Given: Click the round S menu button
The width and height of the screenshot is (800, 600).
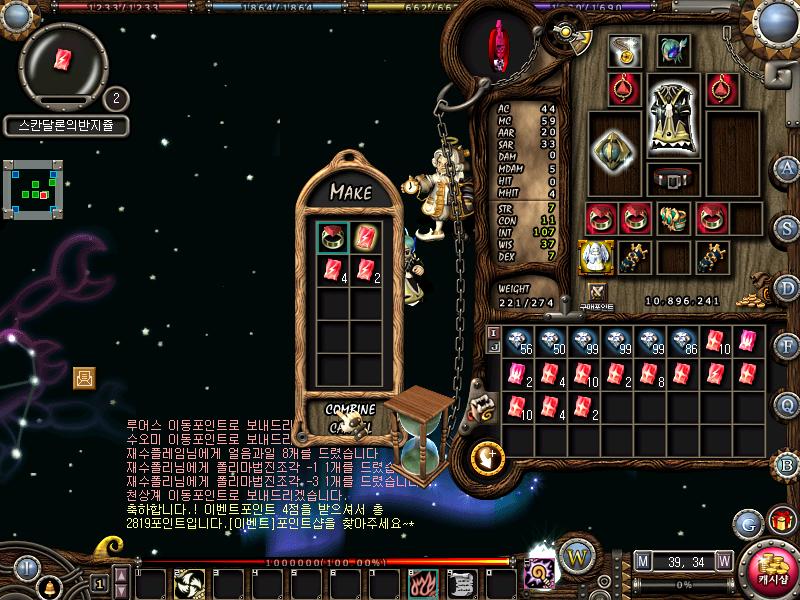Looking at the screenshot, I should coord(788,228).
